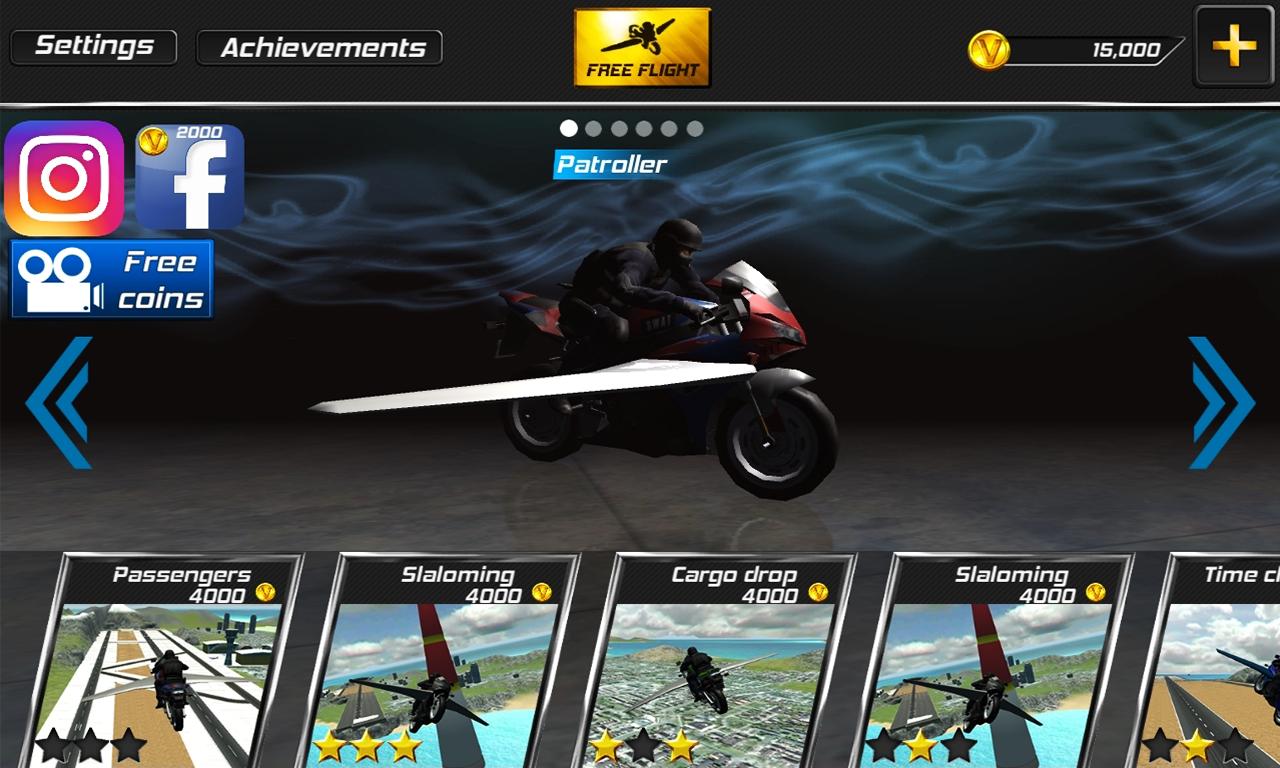The width and height of the screenshot is (1280, 768).
Task: Open the Achievements screen
Action: (318, 46)
